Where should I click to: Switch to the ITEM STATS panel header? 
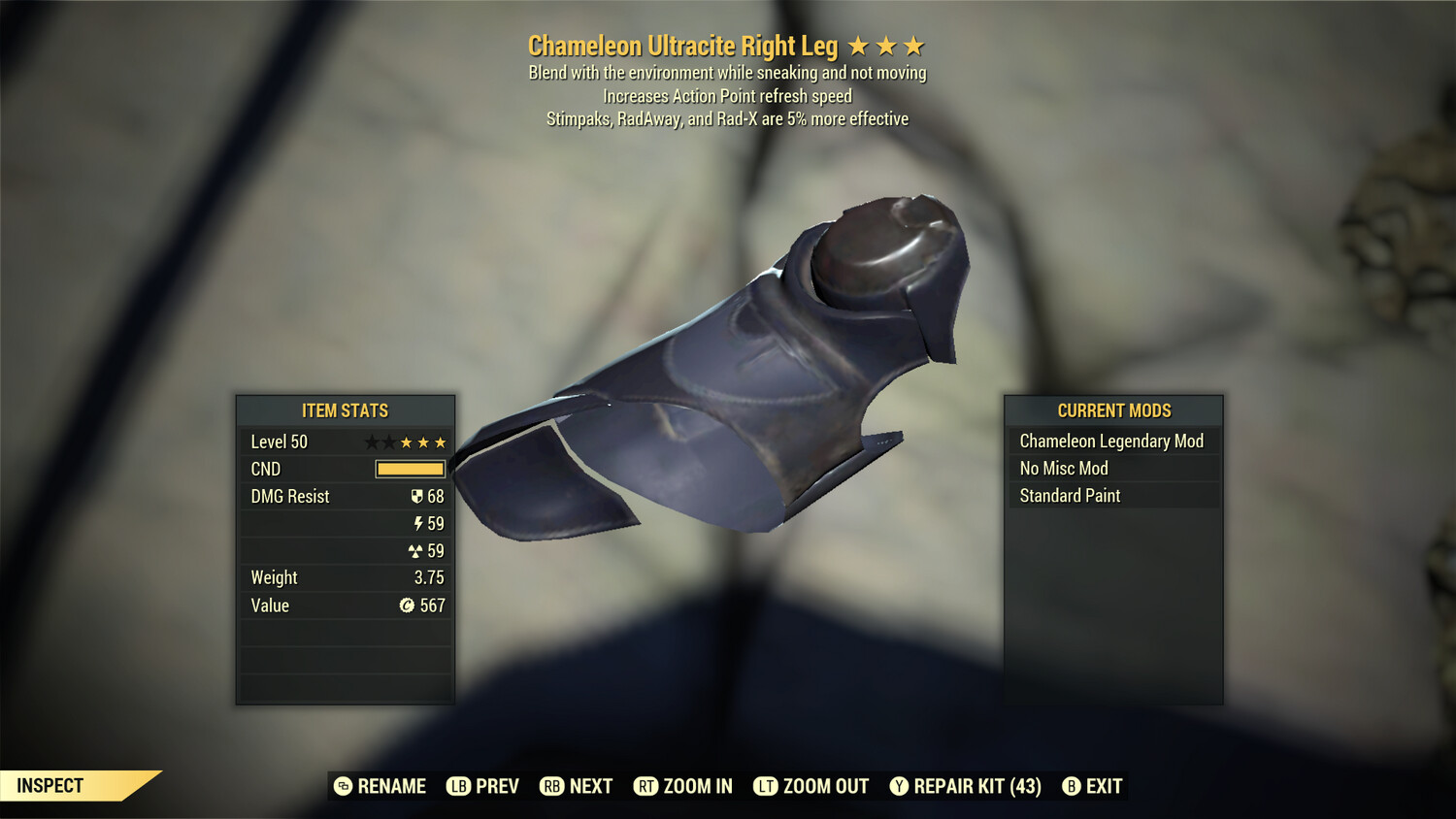345,410
